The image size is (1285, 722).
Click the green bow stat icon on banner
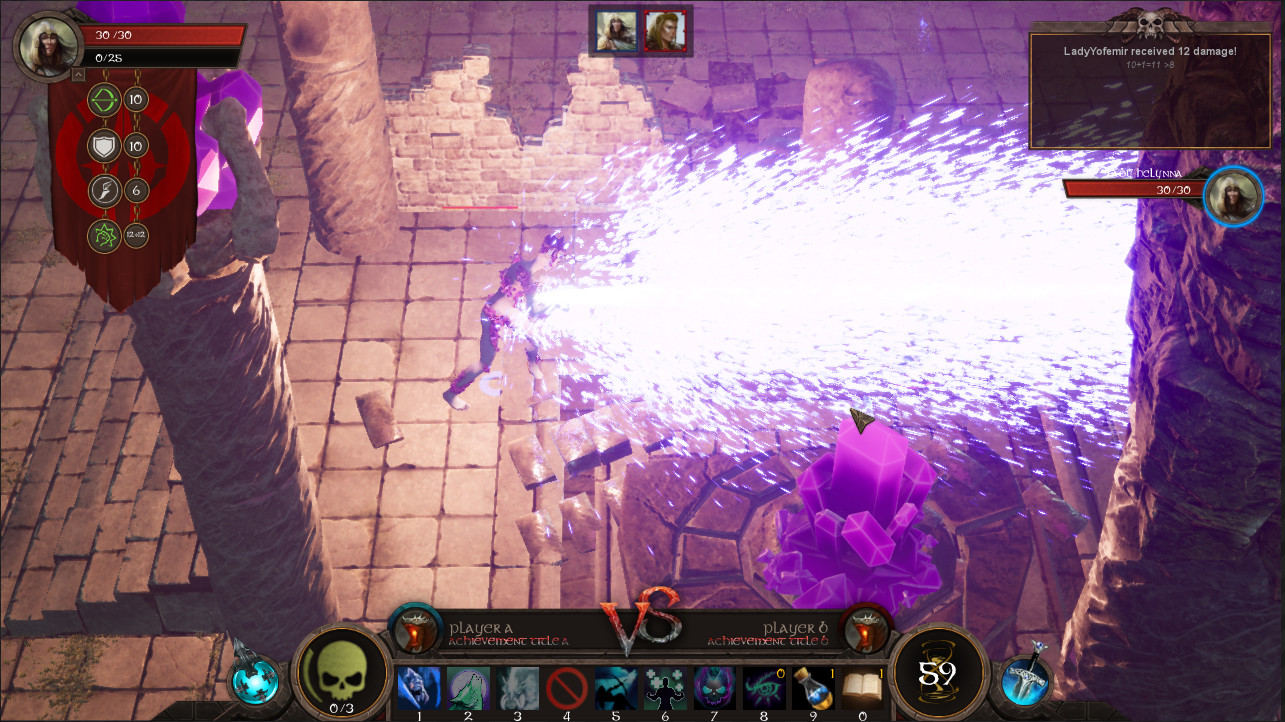(103, 100)
